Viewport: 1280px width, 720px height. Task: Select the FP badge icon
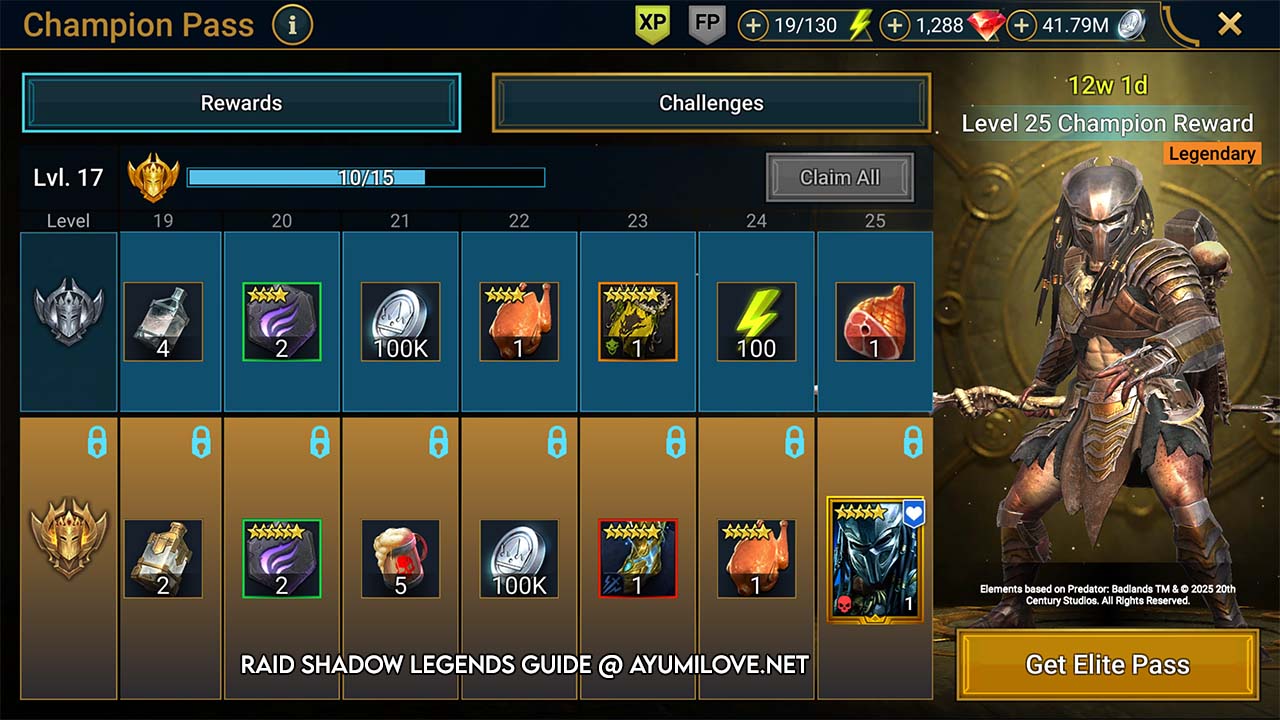708,22
